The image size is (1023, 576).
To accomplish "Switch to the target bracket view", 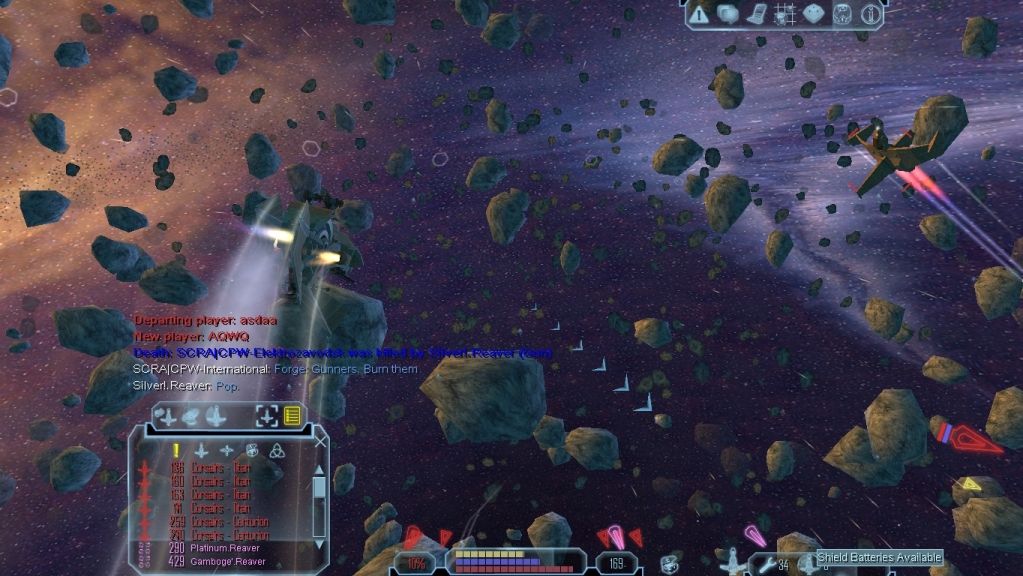I will 267,416.
